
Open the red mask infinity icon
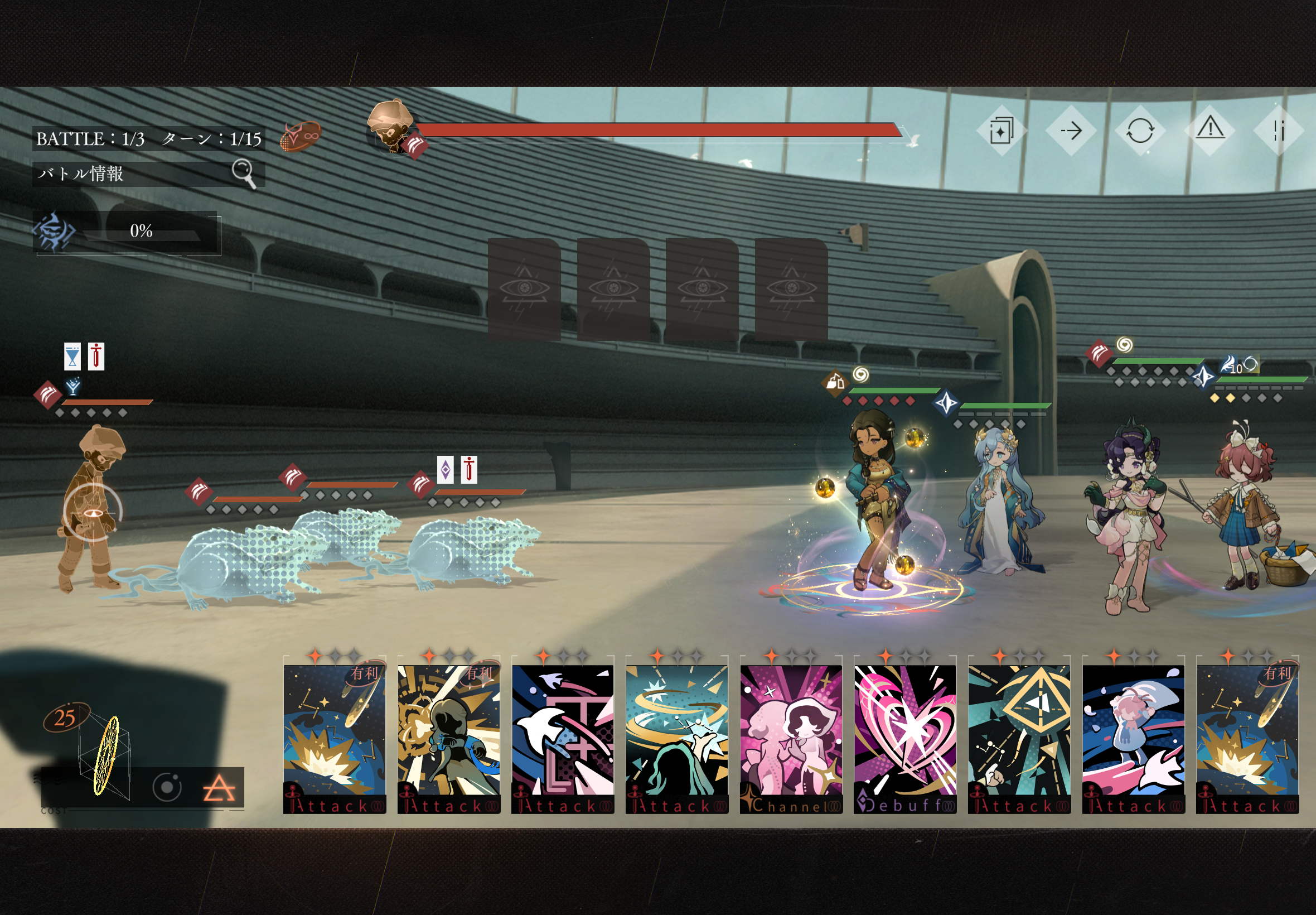(x=301, y=137)
